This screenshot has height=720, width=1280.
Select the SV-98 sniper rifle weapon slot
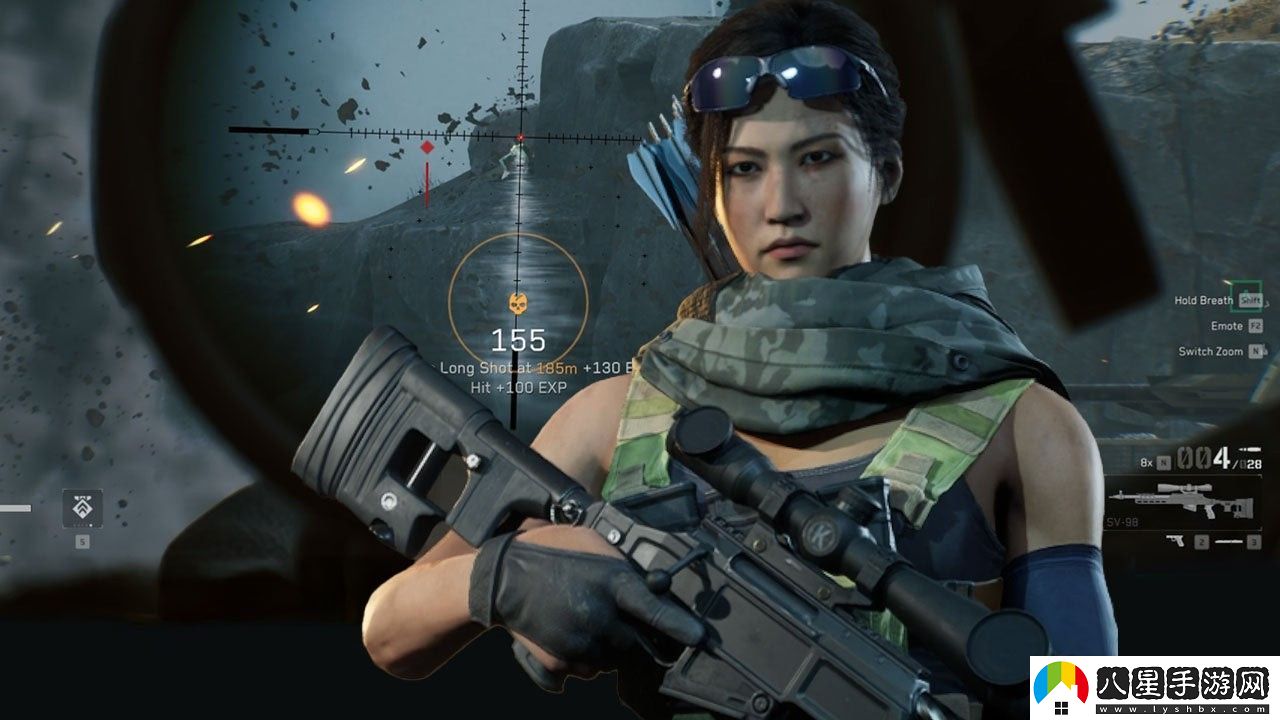pyautogui.click(x=1186, y=498)
